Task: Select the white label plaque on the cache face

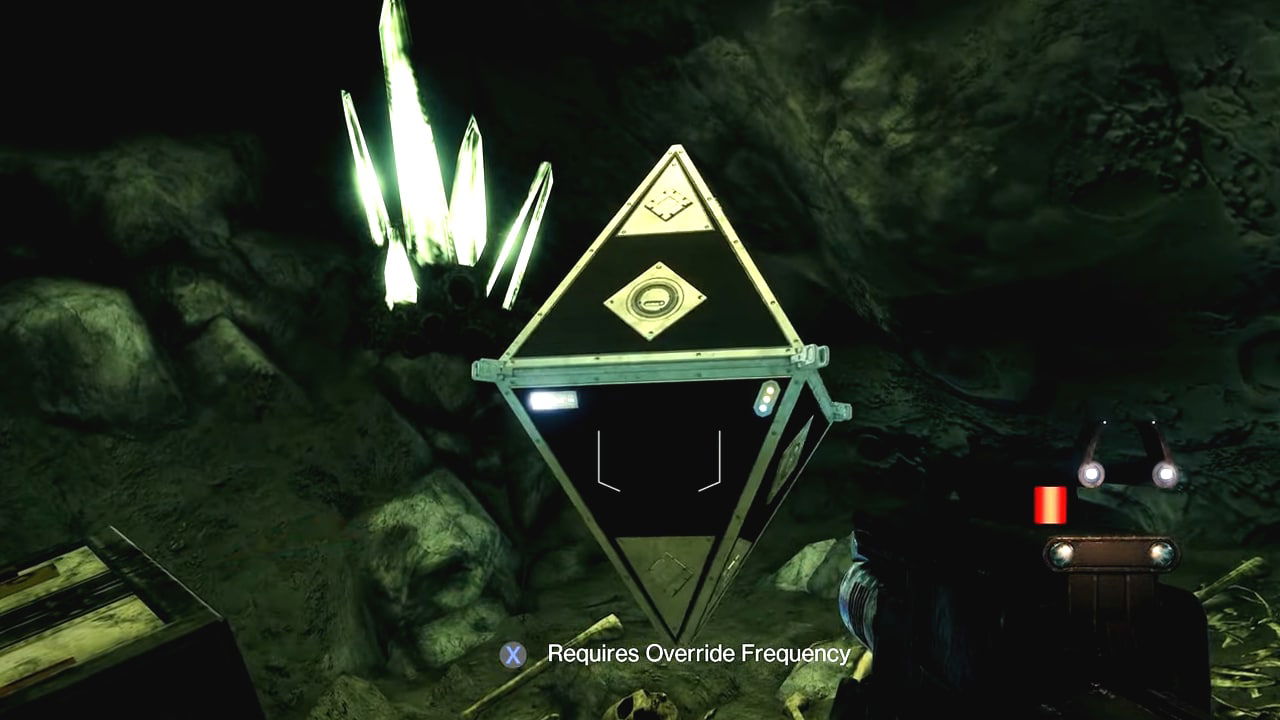Action: tap(553, 399)
